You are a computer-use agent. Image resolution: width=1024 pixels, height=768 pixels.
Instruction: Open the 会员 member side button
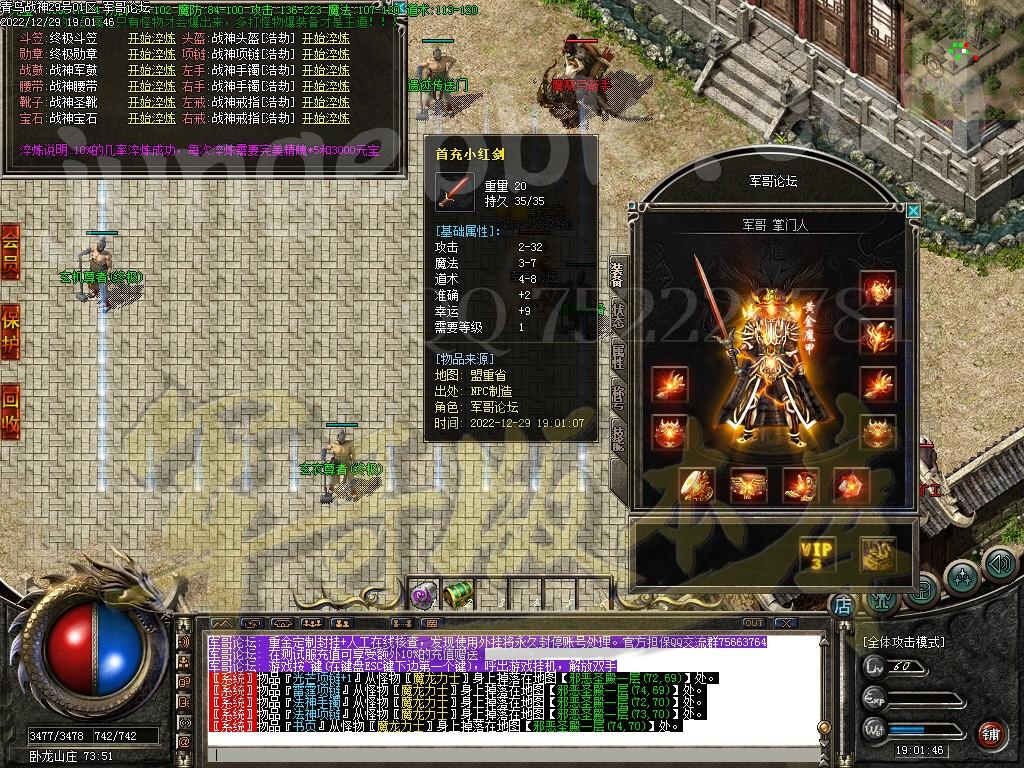[10, 250]
